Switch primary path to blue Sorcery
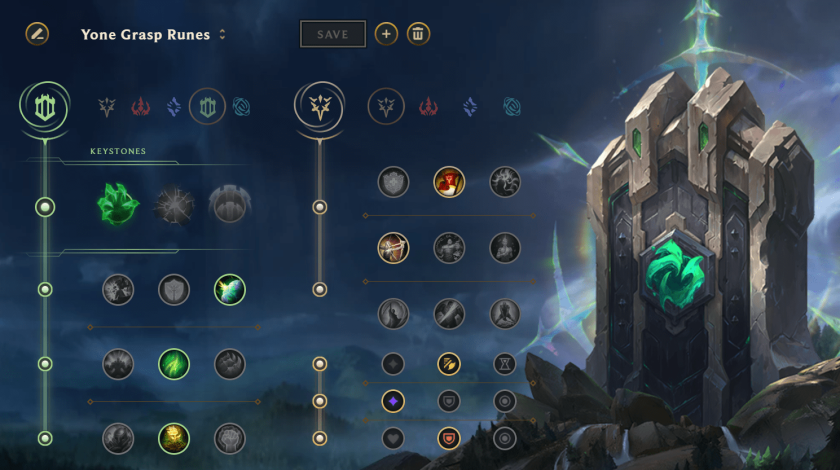840x470 pixels. (x=173, y=106)
